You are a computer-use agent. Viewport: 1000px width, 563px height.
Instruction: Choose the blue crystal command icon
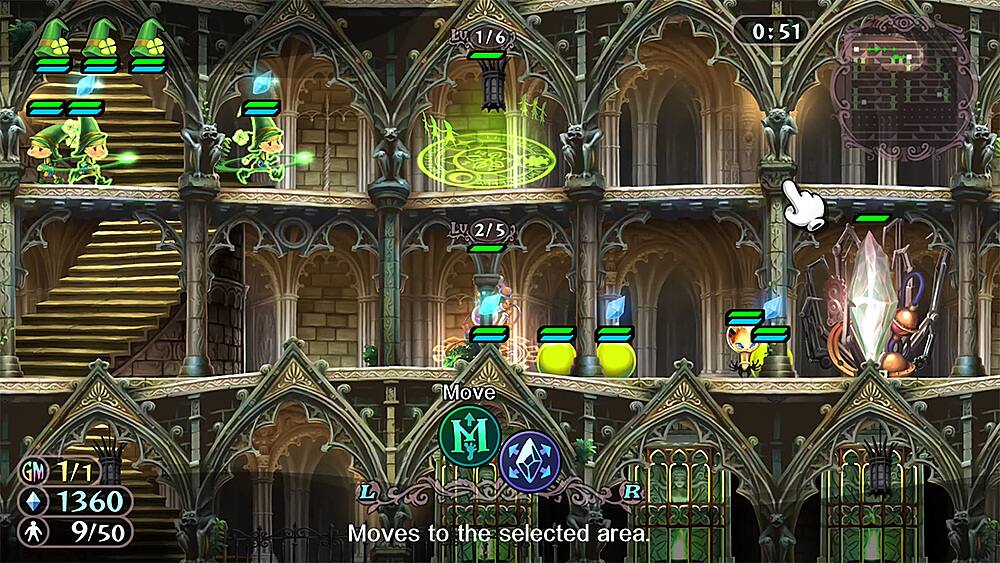click(x=530, y=462)
